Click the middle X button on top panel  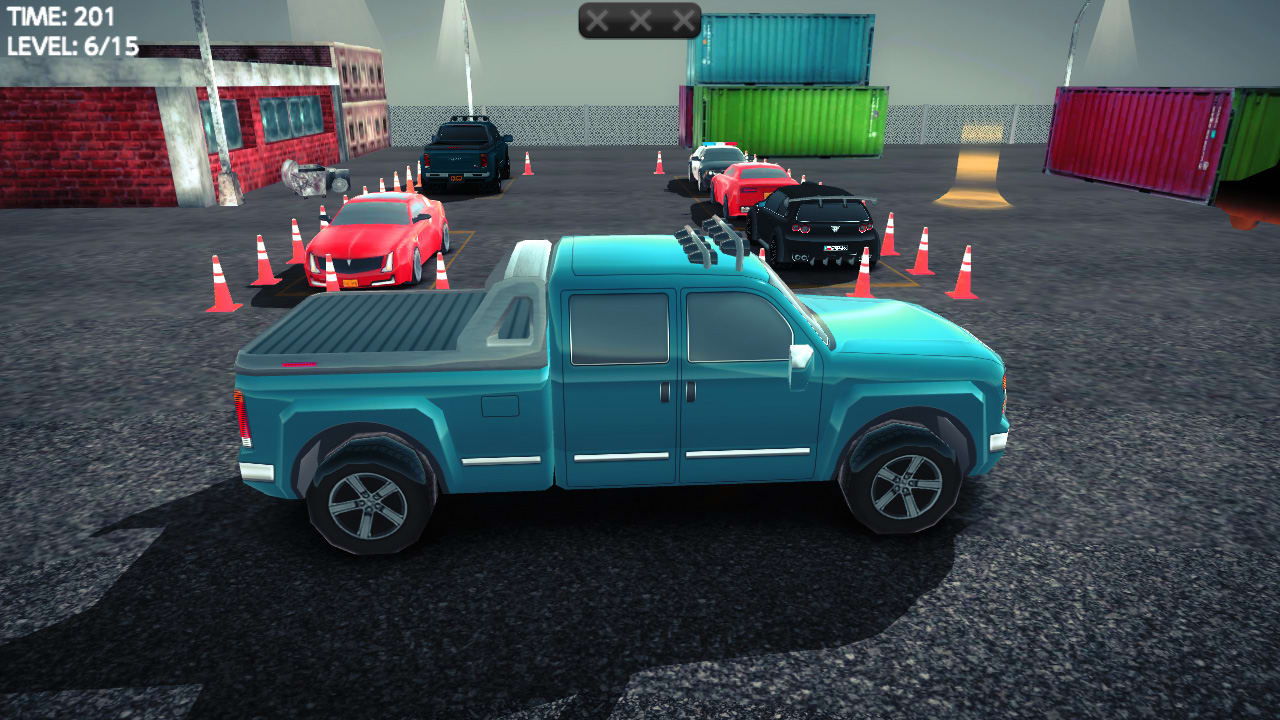click(x=640, y=18)
